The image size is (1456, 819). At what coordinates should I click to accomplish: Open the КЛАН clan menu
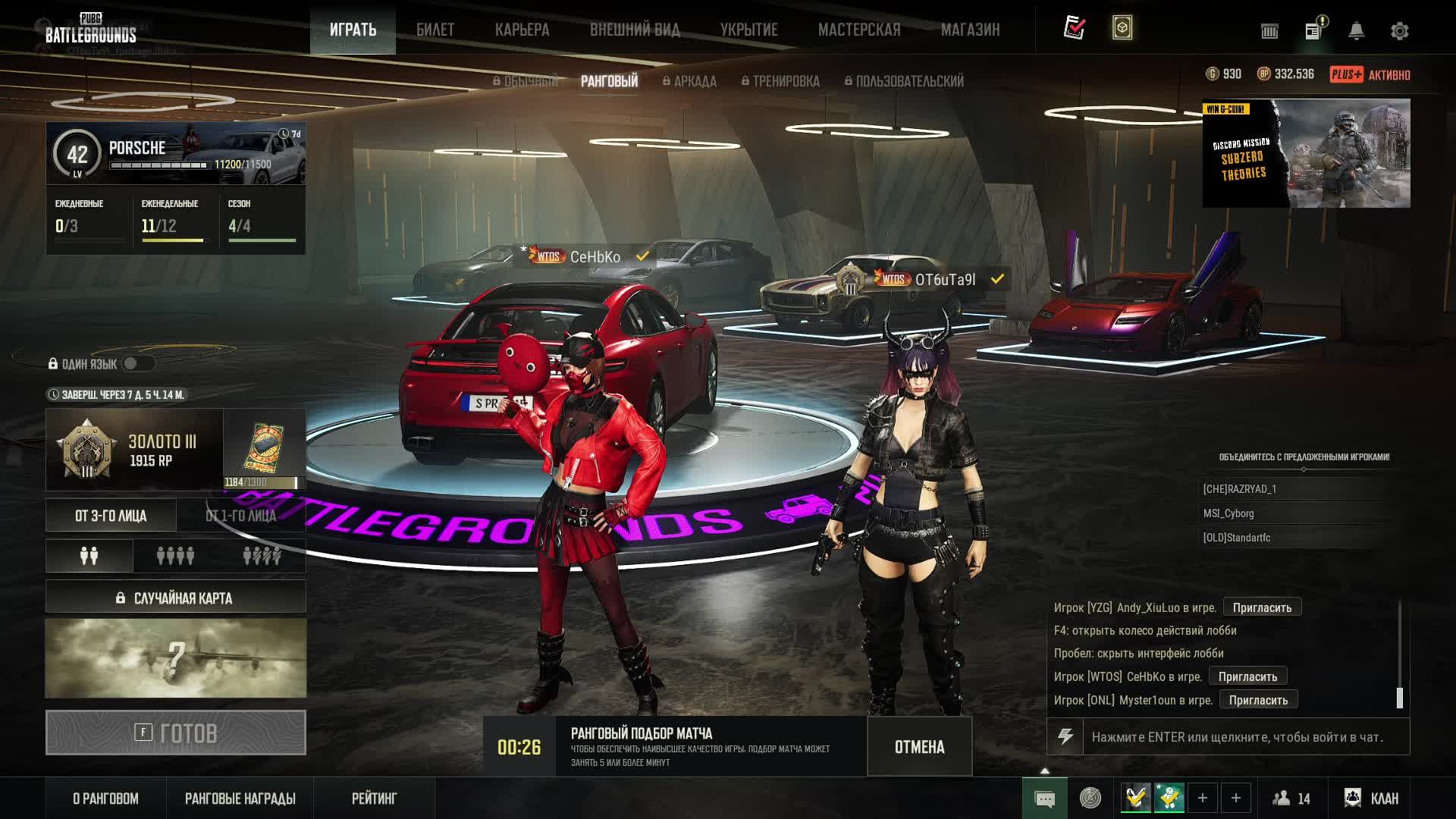click(x=1372, y=799)
